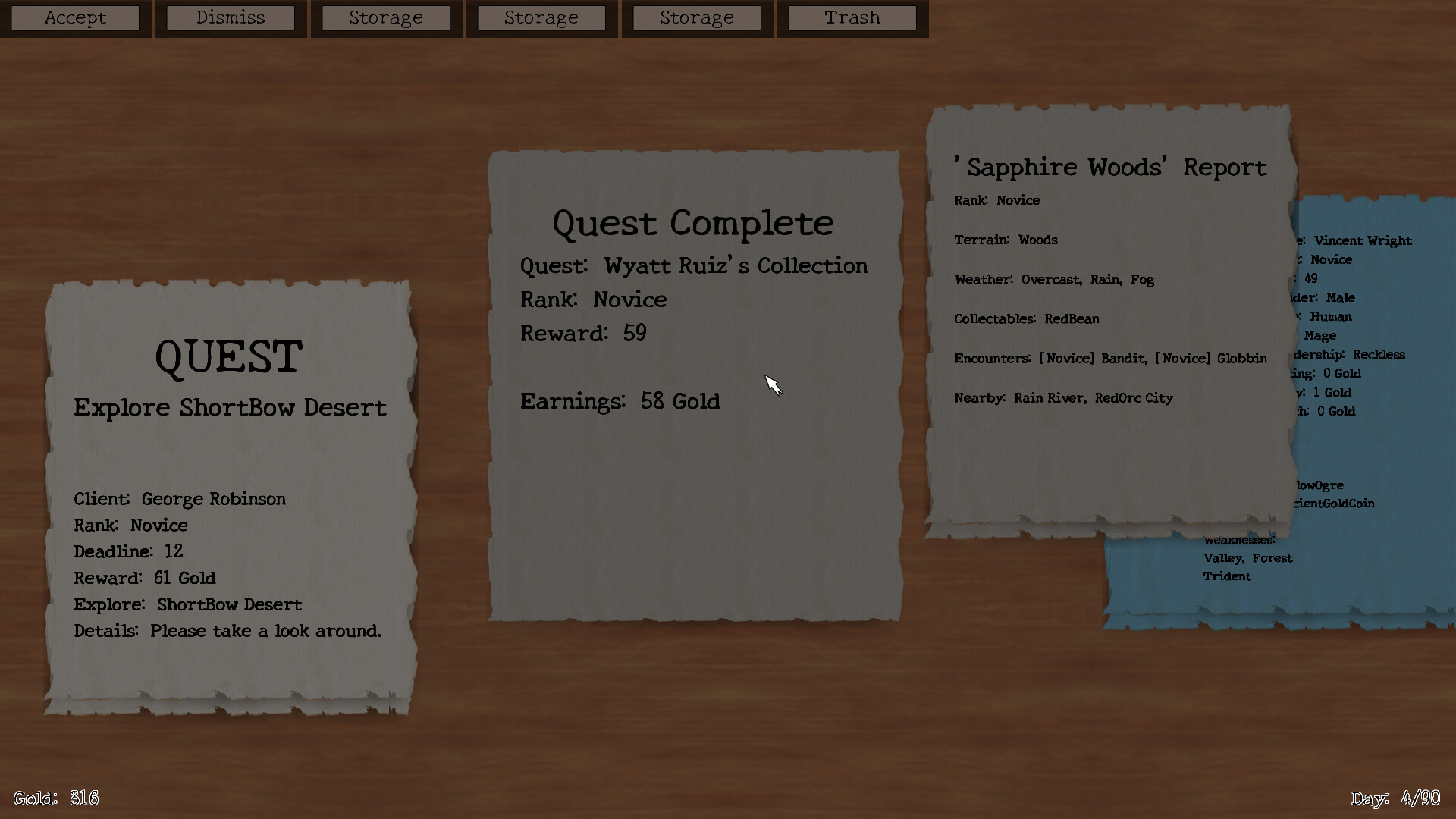Click the Reward: 61 Gold line

[x=145, y=578]
